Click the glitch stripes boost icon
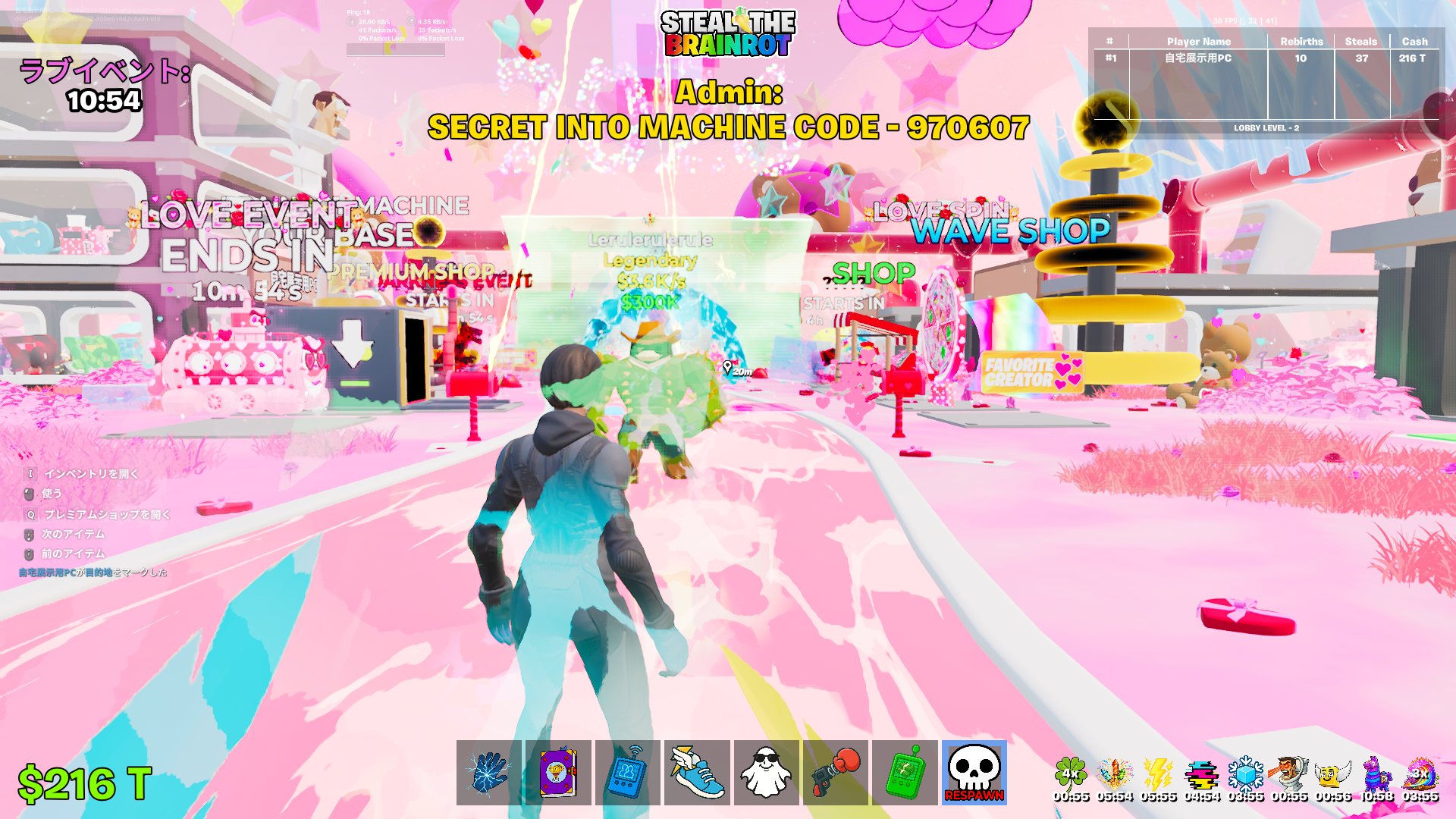 click(x=1202, y=775)
